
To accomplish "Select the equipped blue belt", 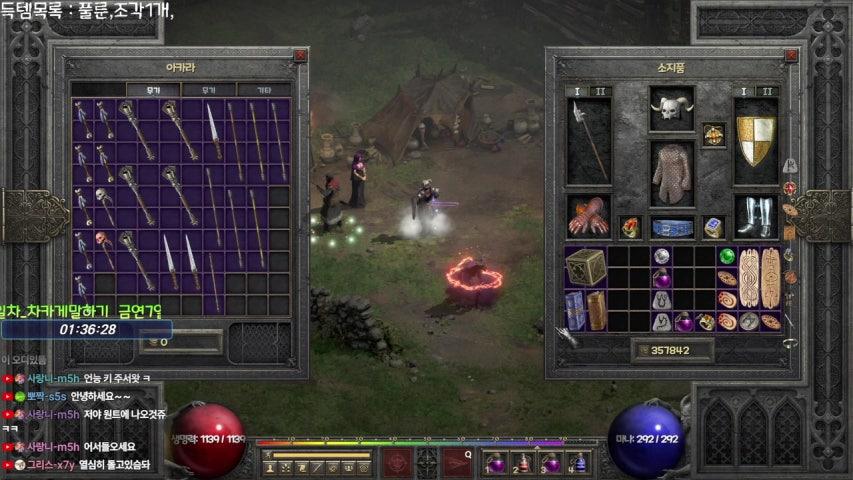I will pos(672,227).
